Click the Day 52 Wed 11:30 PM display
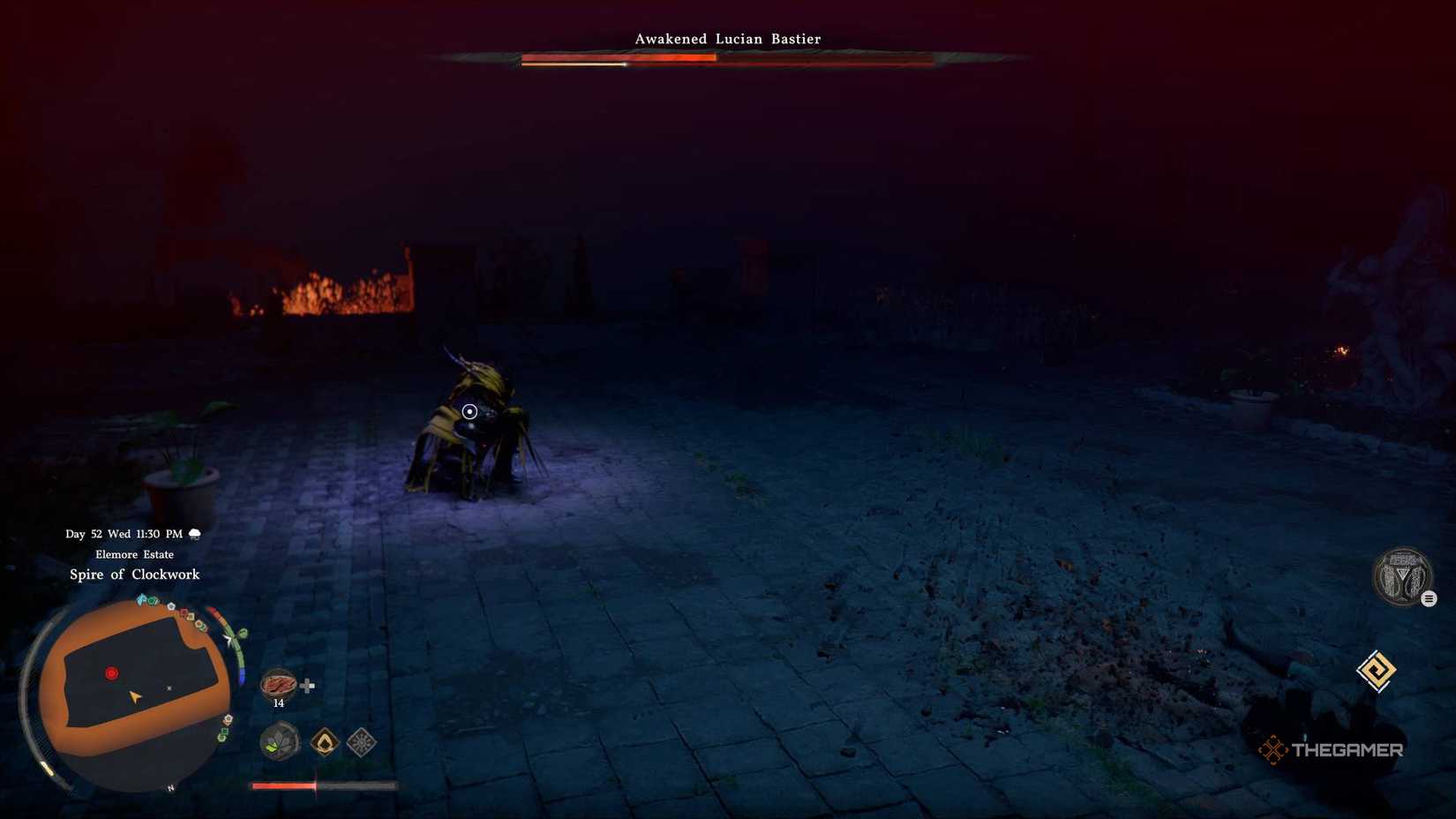The height and width of the screenshot is (819, 1456). [123, 533]
